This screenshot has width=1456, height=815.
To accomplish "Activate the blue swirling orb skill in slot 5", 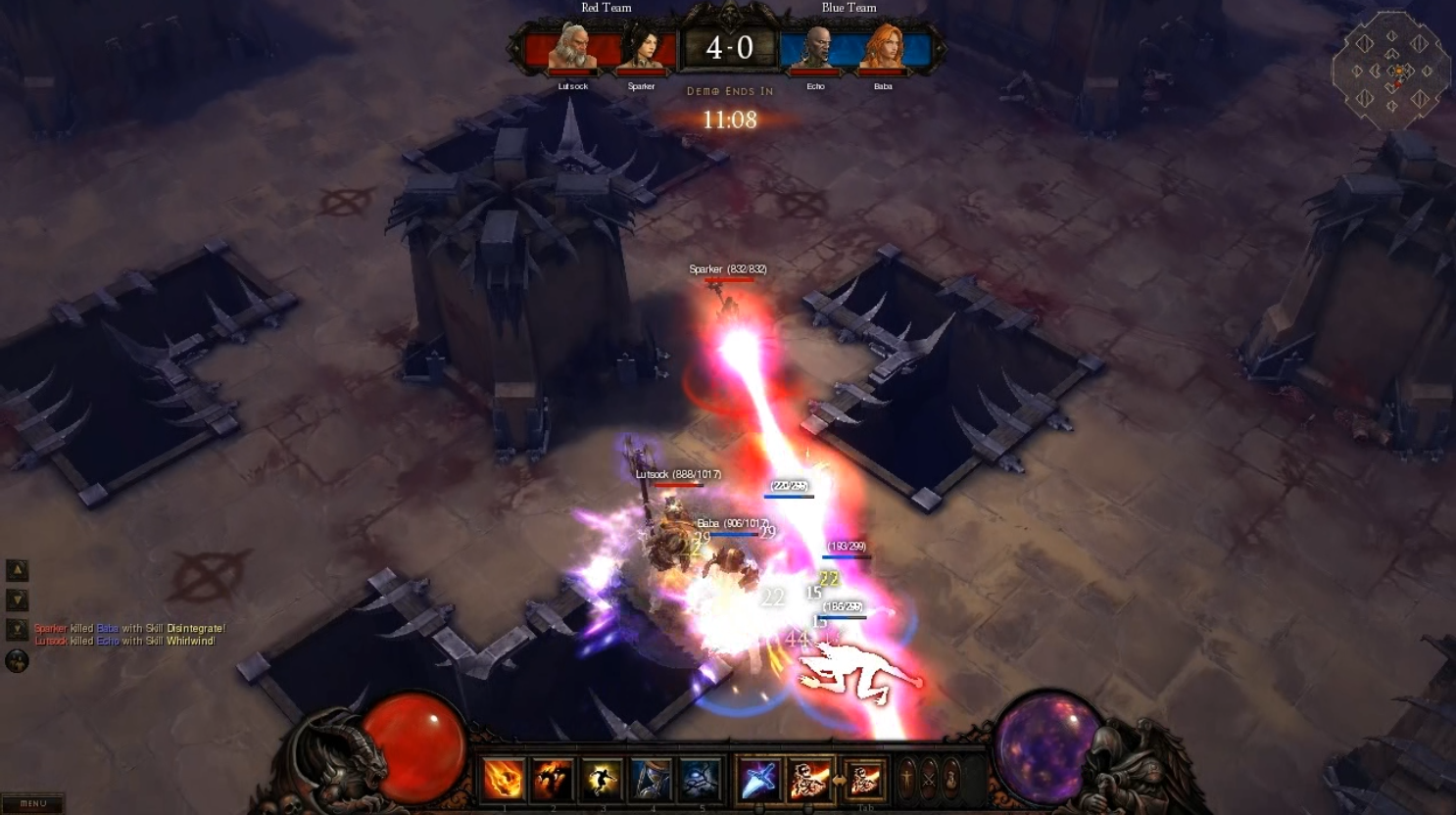I will click(700, 780).
